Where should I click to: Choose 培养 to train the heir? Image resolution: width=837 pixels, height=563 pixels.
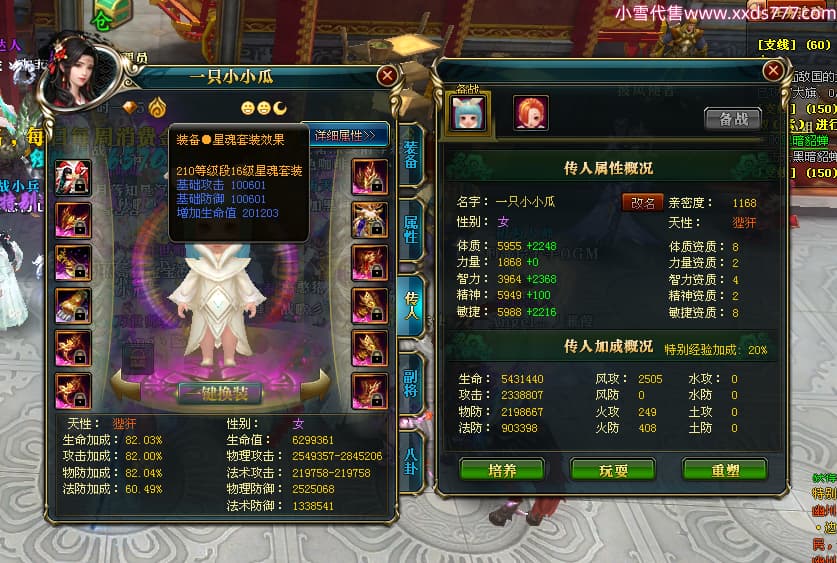click(x=501, y=469)
